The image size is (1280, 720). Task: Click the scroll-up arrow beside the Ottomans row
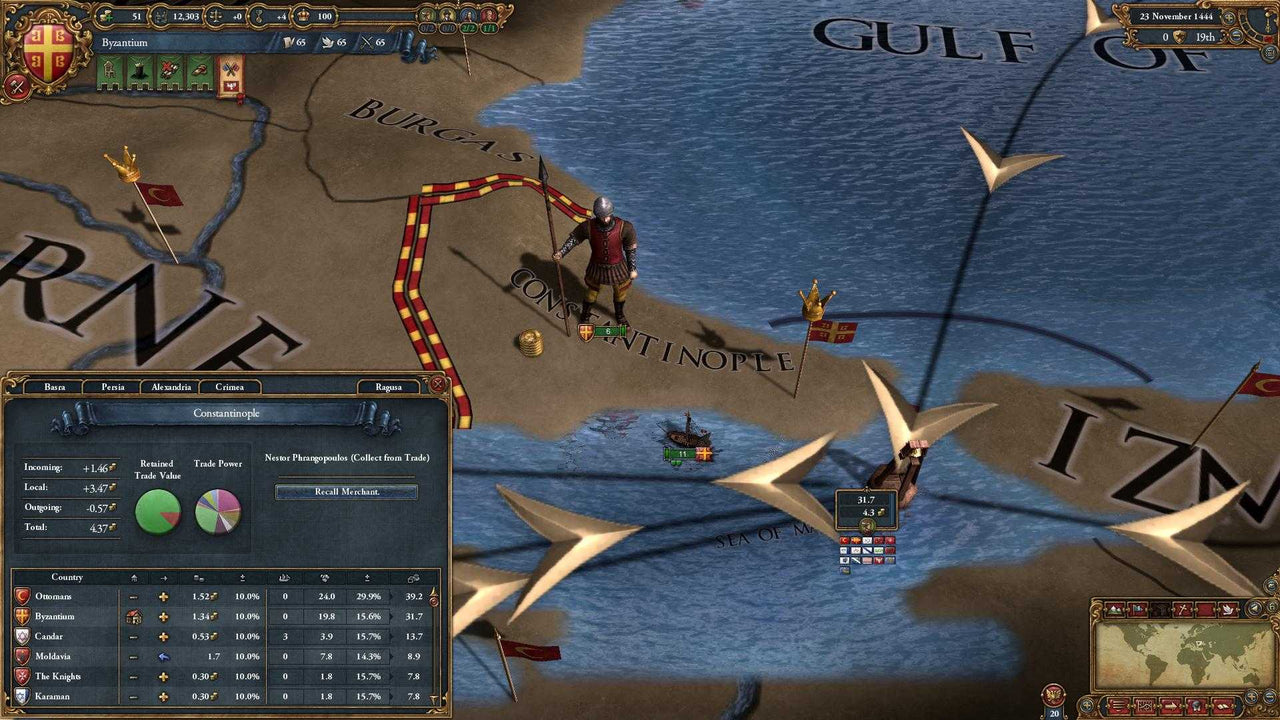(x=434, y=591)
